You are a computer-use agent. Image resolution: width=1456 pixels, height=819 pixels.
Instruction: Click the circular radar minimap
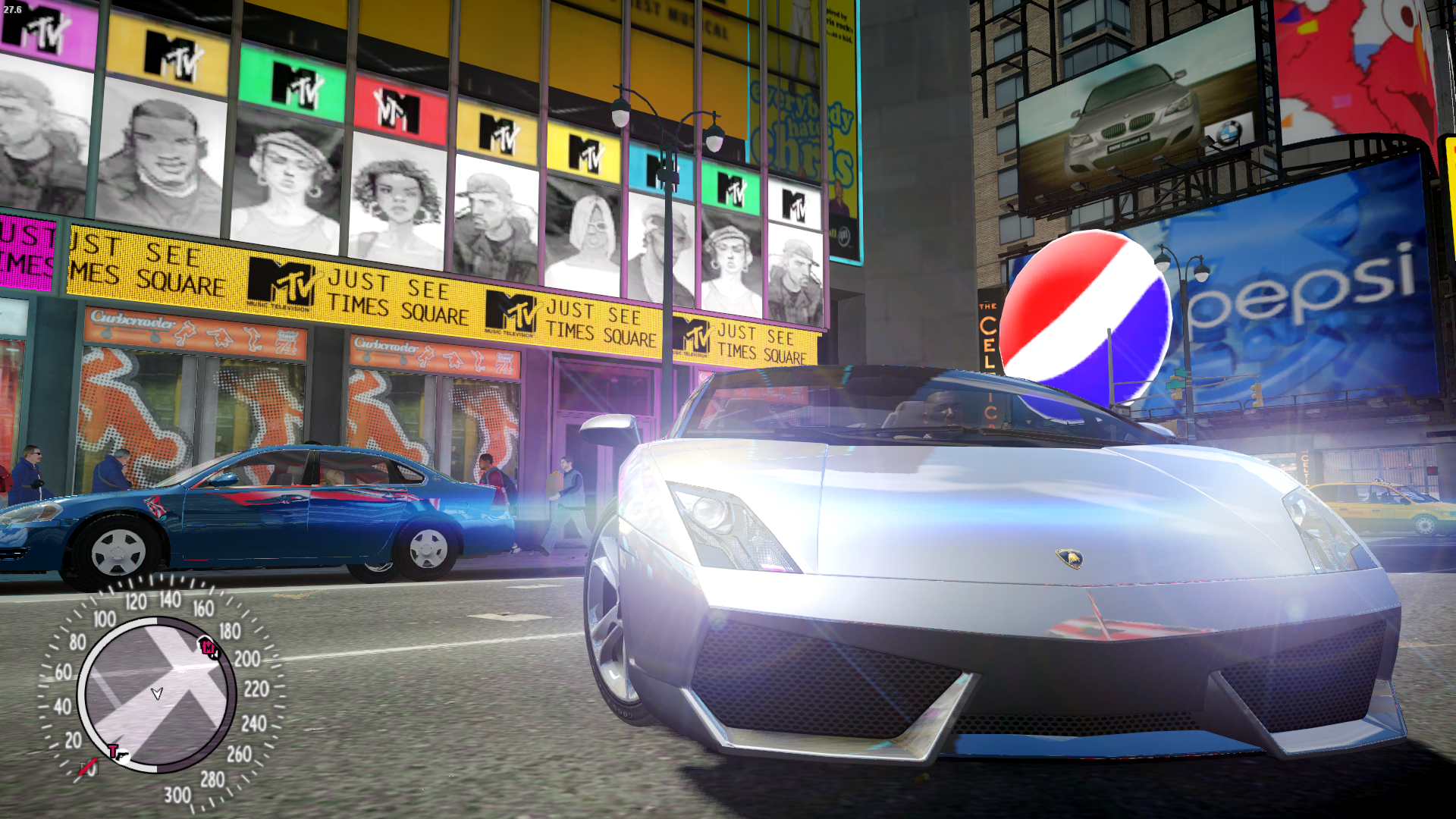coord(156,694)
